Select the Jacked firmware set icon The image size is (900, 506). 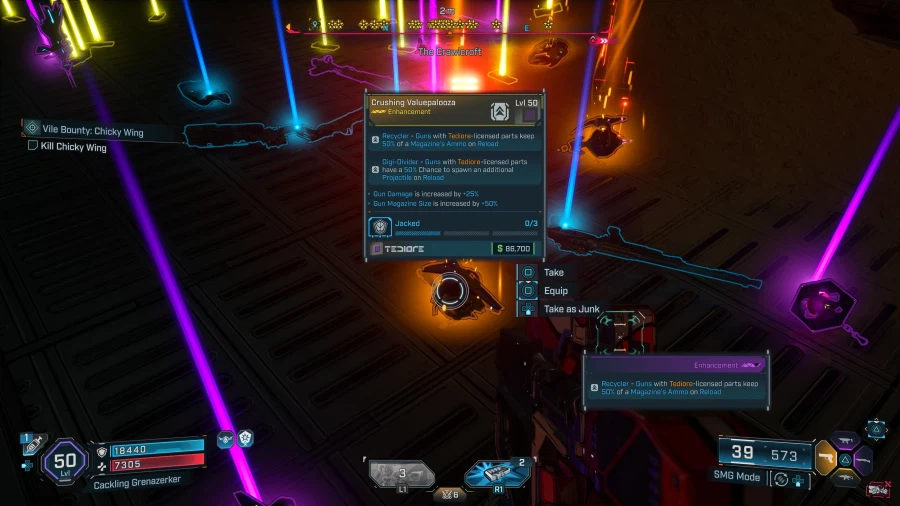tap(381, 227)
